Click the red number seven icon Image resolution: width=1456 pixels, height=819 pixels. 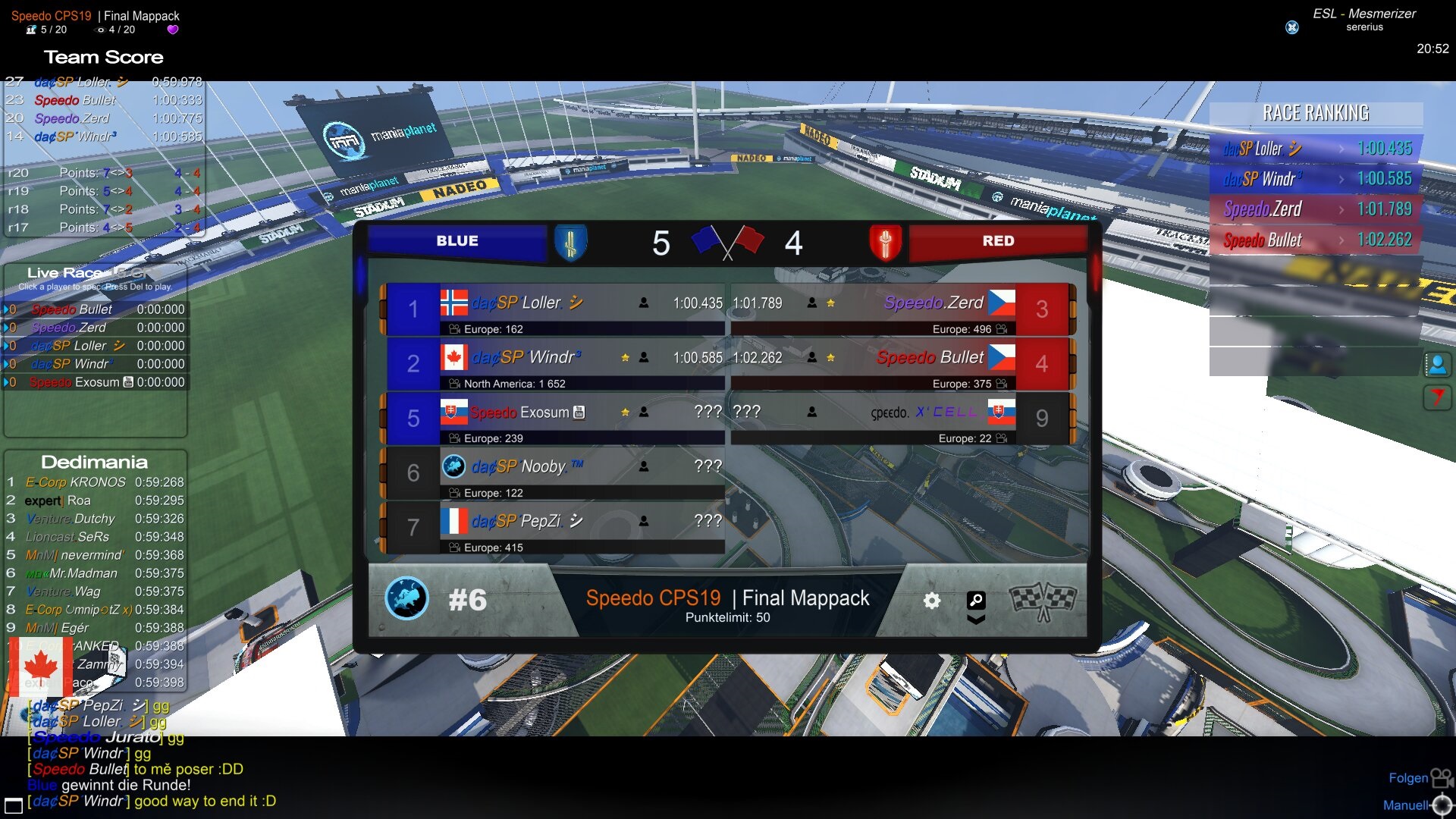point(1437,397)
